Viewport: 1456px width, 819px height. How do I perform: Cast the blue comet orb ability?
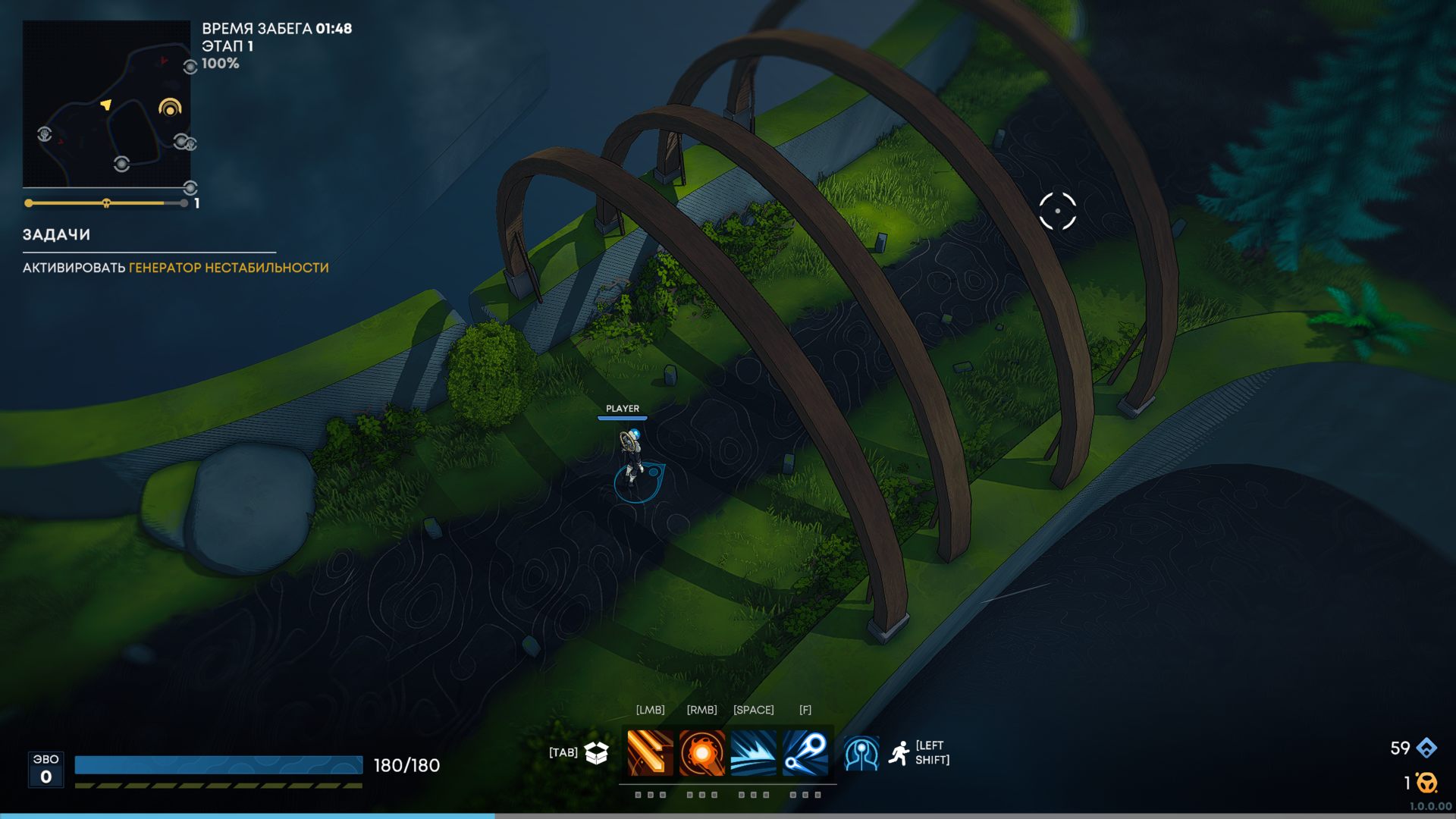(805, 752)
